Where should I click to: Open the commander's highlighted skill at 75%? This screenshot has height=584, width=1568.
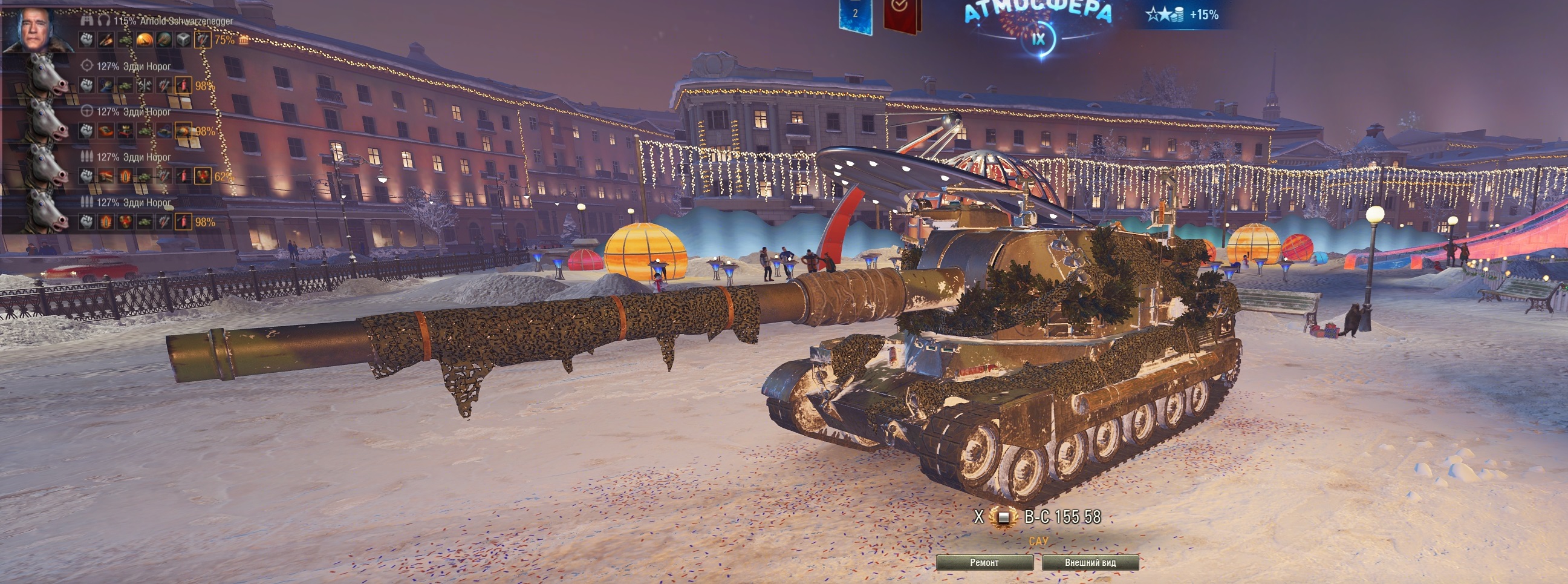pyautogui.click(x=202, y=40)
